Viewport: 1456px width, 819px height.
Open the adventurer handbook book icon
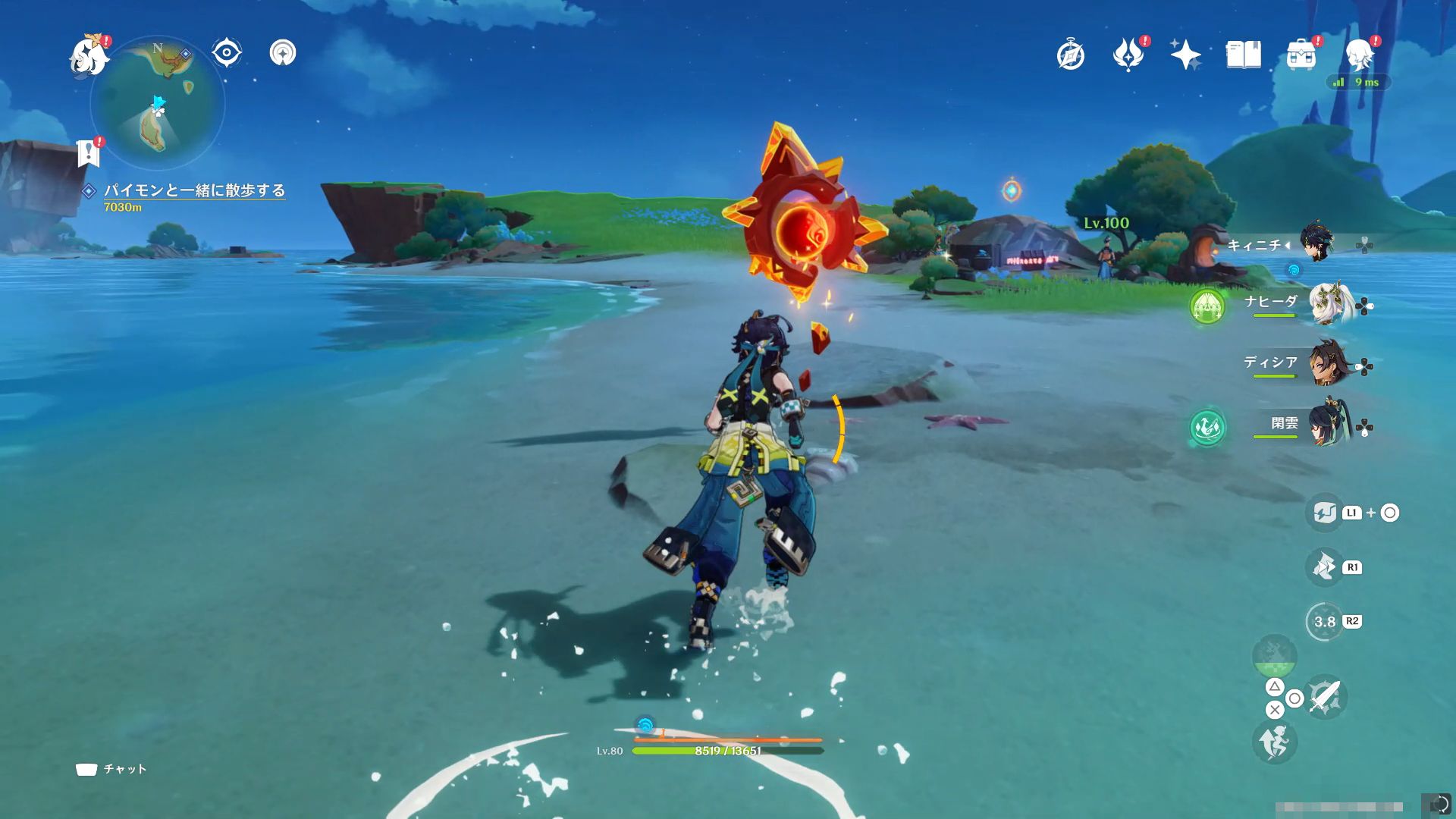pyautogui.click(x=1243, y=55)
